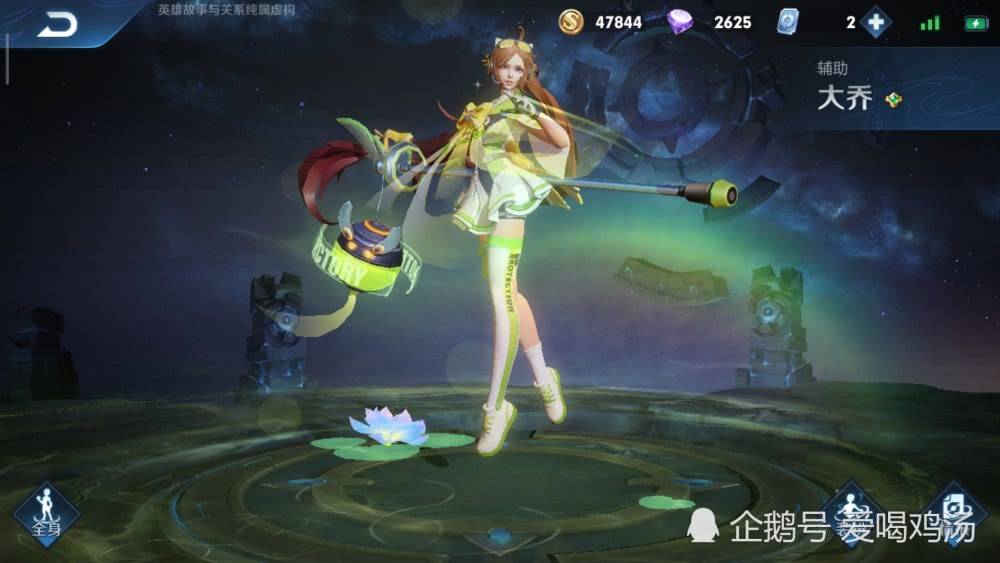Switch to full-body view (全身)

(46, 513)
